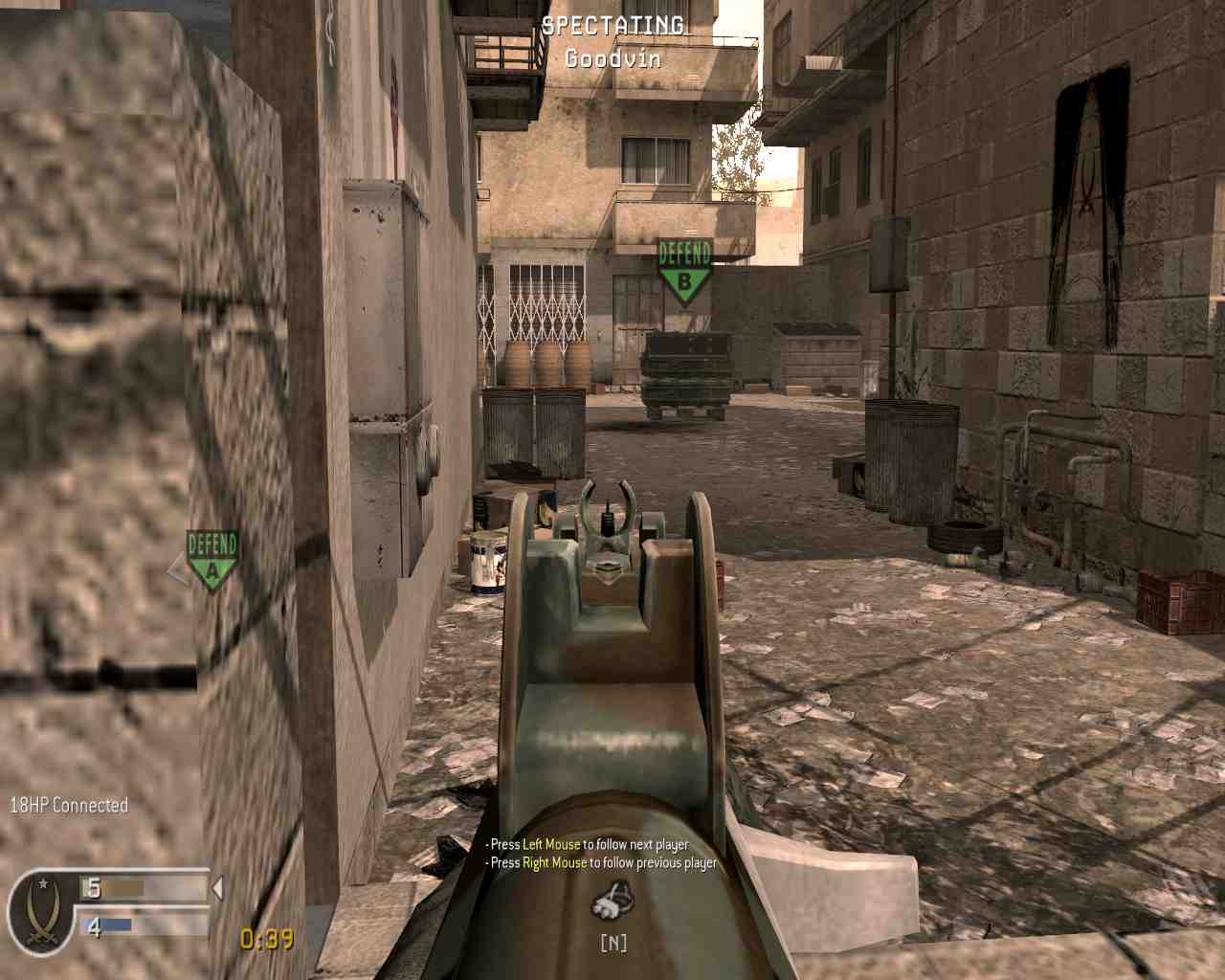1225x980 pixels.
Task: Expand the SPECTATING header panel
Action: point(612,41)
